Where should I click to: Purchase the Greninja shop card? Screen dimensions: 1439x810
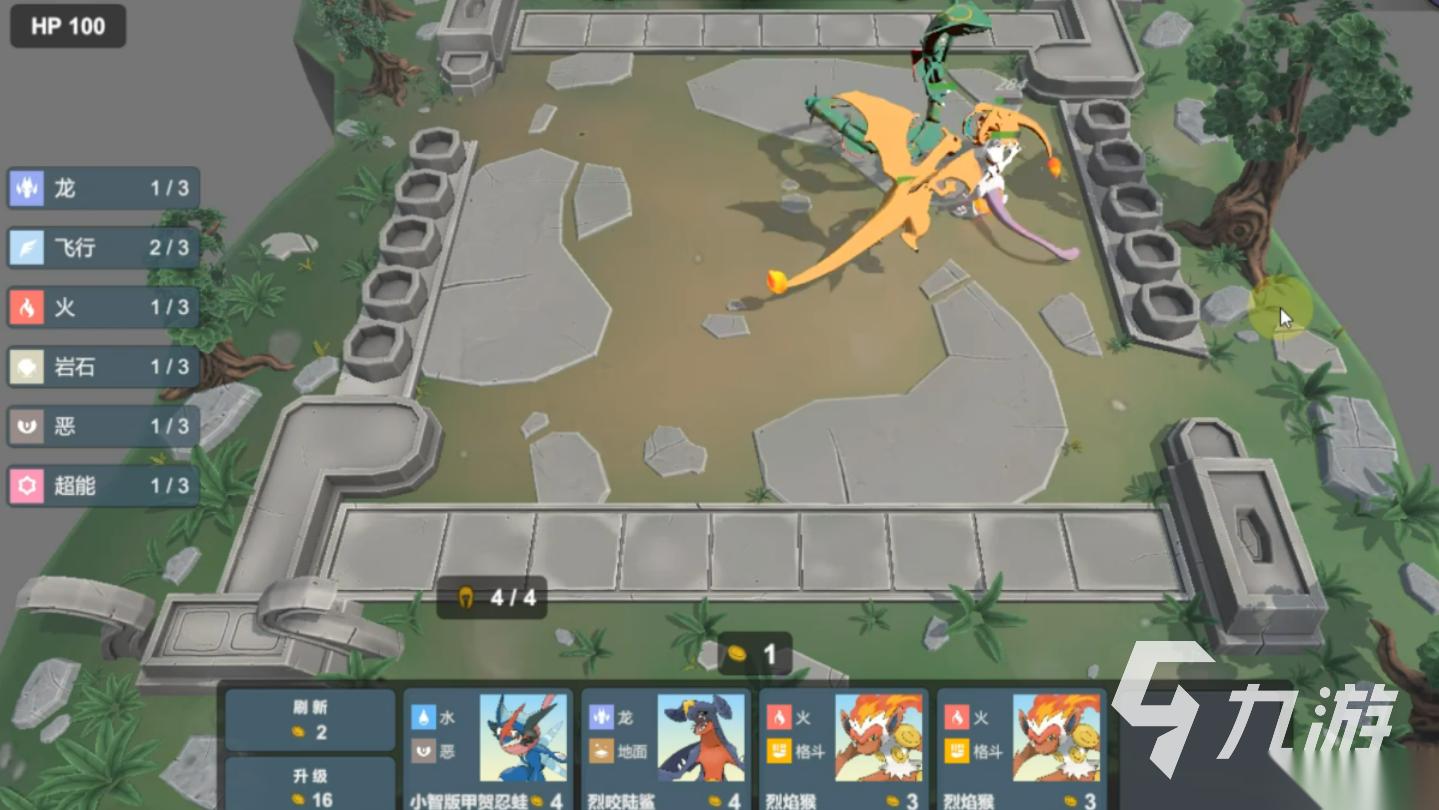[x=488, y=750]
